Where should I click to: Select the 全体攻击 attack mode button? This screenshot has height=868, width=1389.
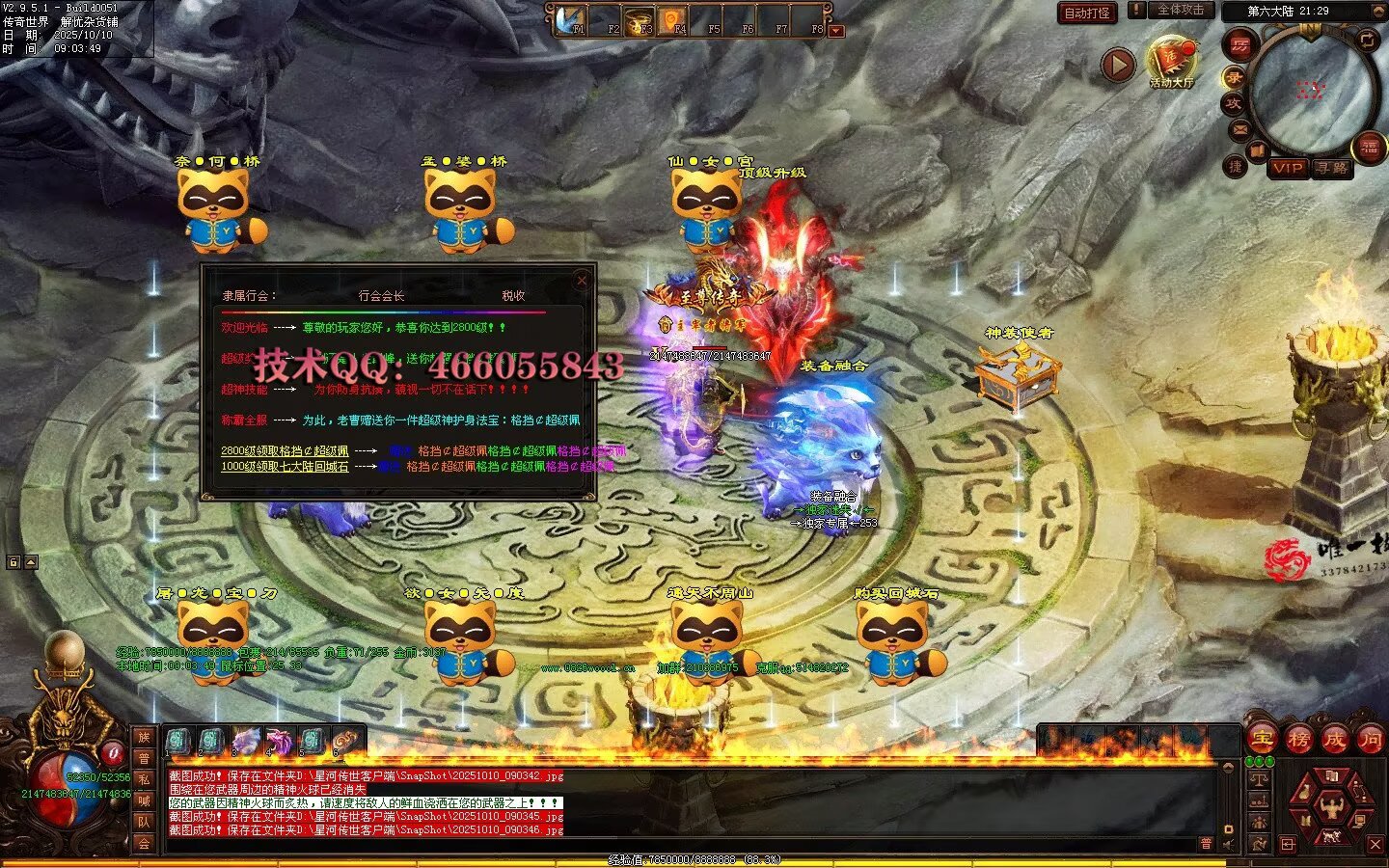[1179, 10]
